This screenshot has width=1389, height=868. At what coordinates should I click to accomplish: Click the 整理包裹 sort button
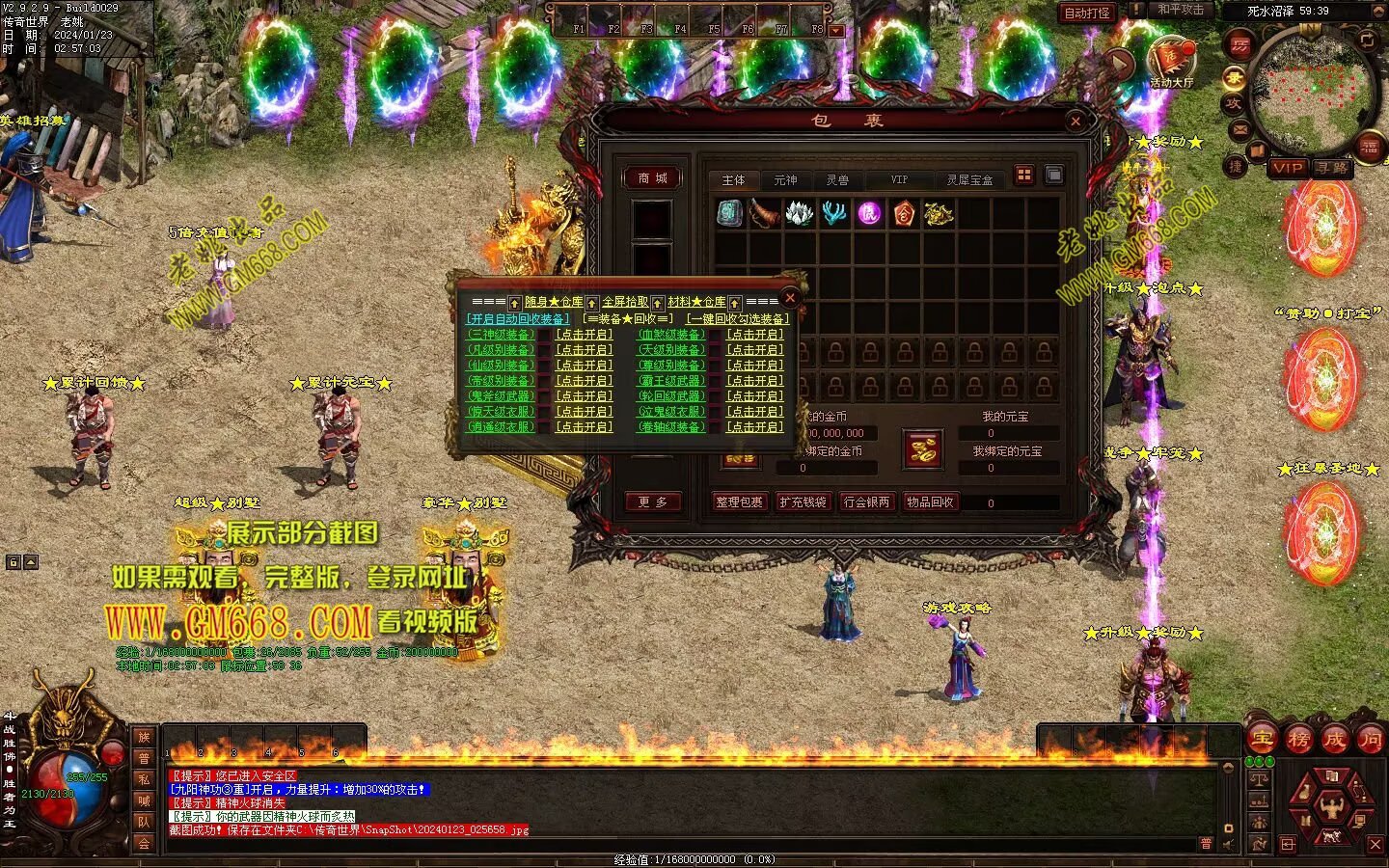(x=740, y=502)
